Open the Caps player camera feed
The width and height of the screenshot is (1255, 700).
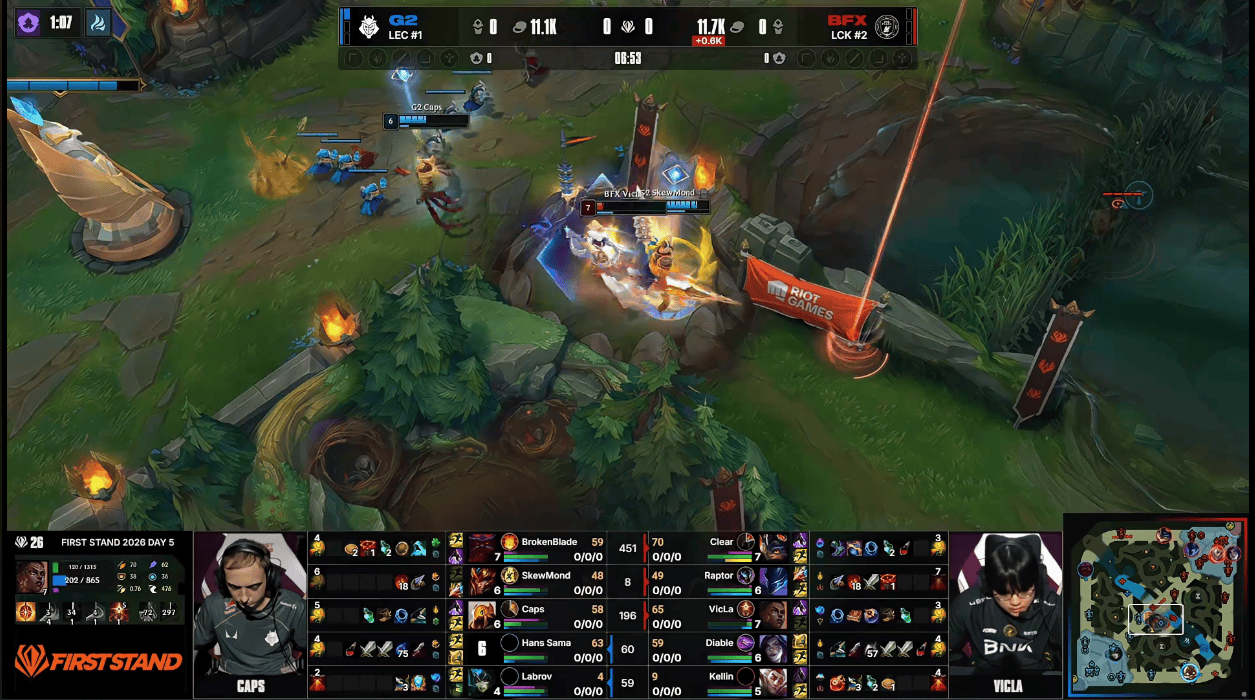click(x=250, y=614)
